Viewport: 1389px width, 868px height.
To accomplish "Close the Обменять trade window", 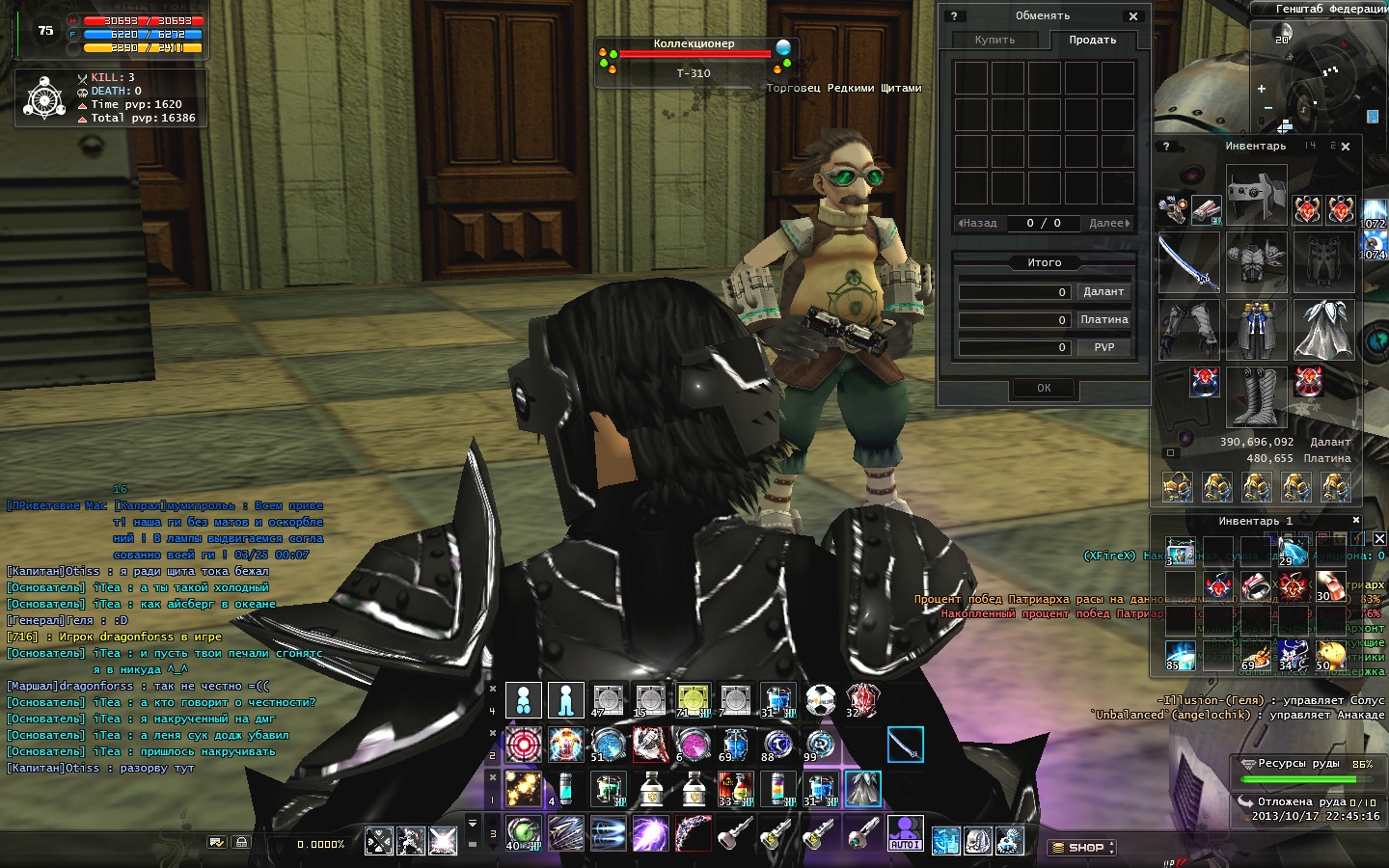I will (x=1133, y=16).
